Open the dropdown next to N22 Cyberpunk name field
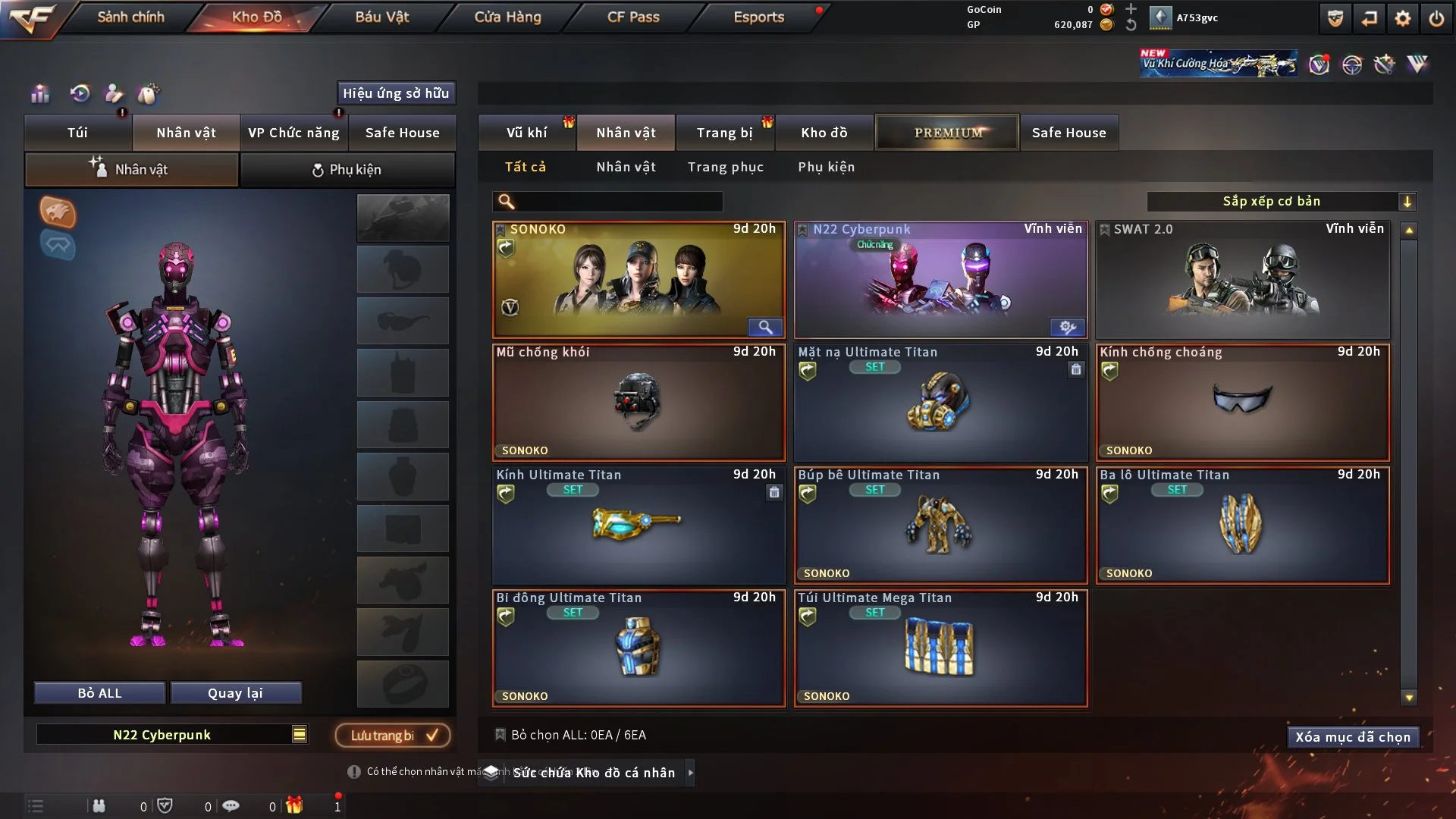The width and height of the screenshot is (1456, 819). [300, 734]
